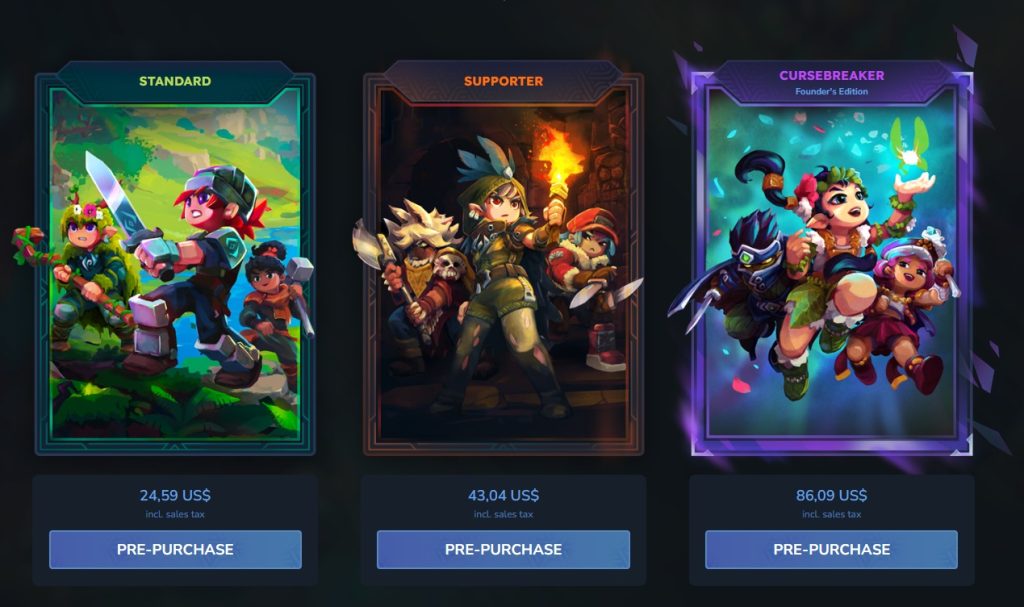Buy the Cursebreaker edition for 86,09 US$

point(831,549)
